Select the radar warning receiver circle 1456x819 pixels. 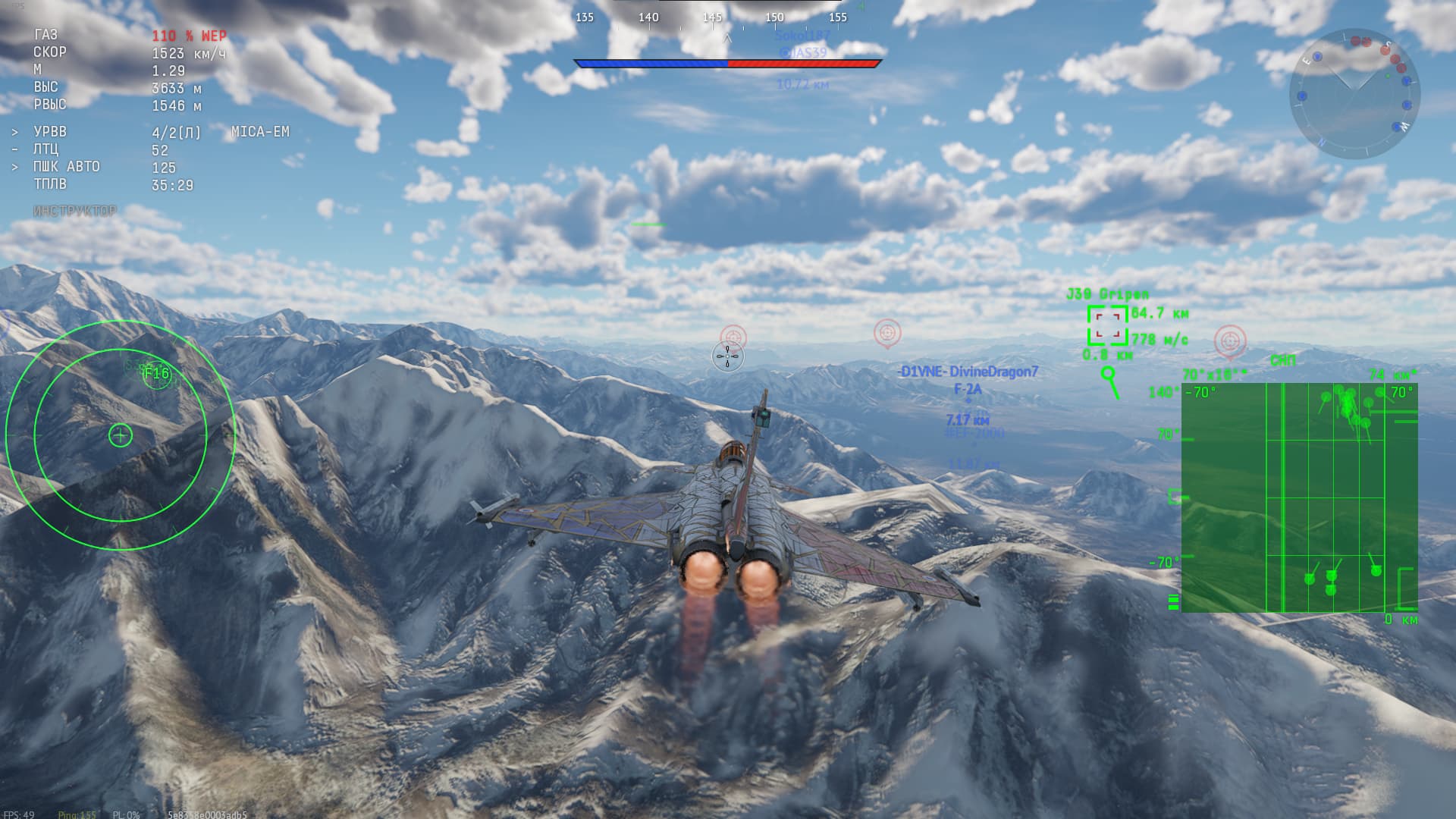click(120, 435)
